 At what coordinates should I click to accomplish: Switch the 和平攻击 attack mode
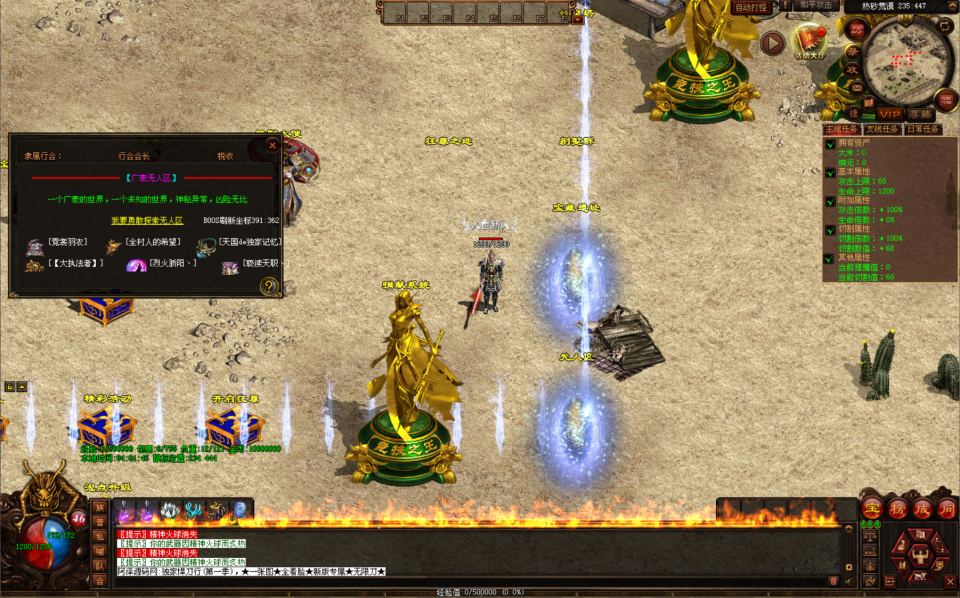click(817, 6)
